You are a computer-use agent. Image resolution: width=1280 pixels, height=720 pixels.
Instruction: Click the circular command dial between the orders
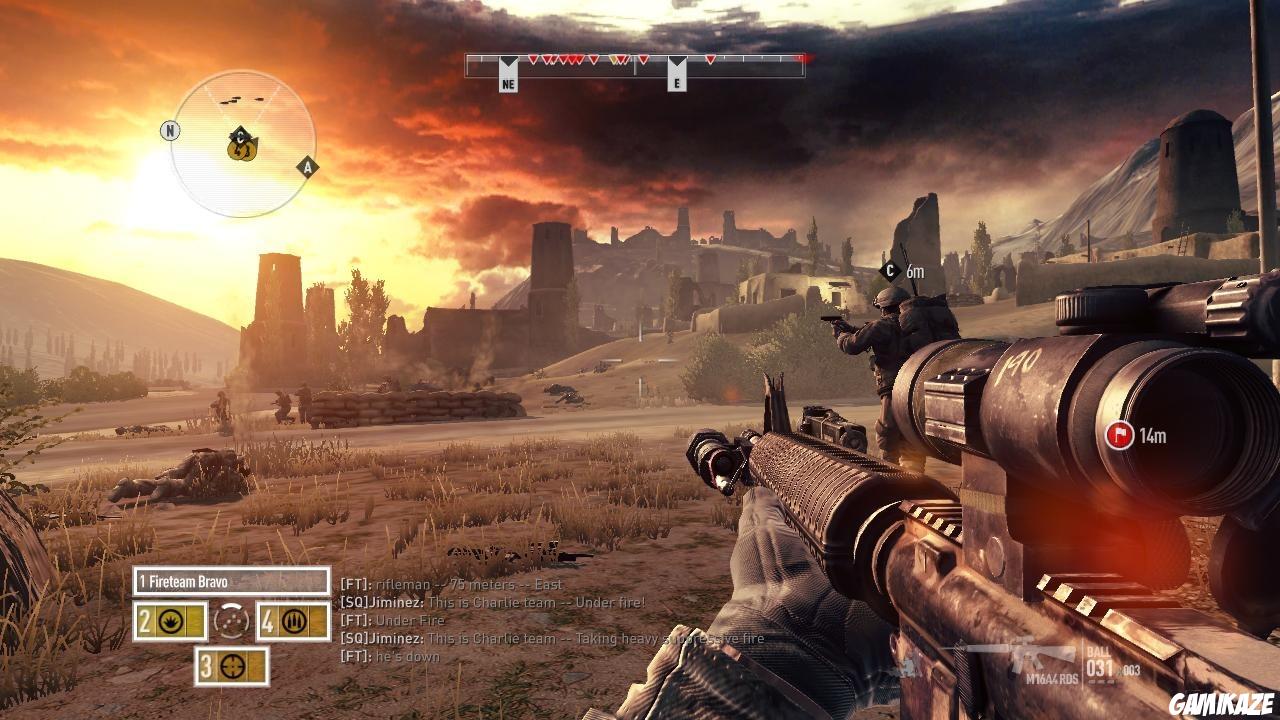tap(231, 622)
